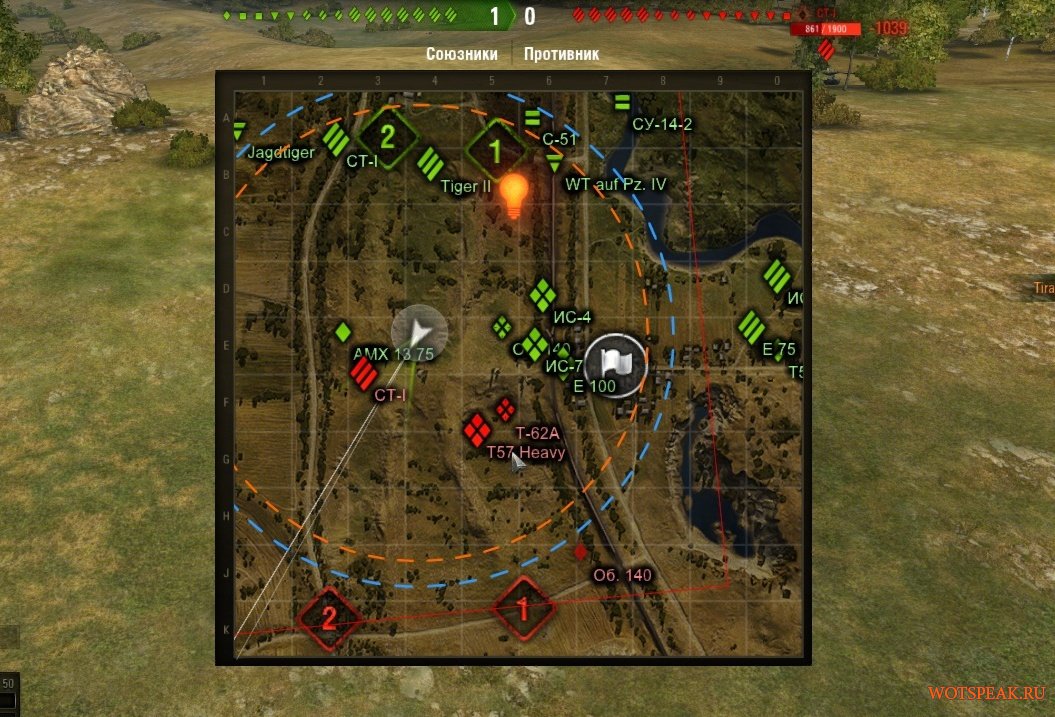Target the enemy T-62A marker
The image size is (1055, 717).
click(x=506, y=409)
